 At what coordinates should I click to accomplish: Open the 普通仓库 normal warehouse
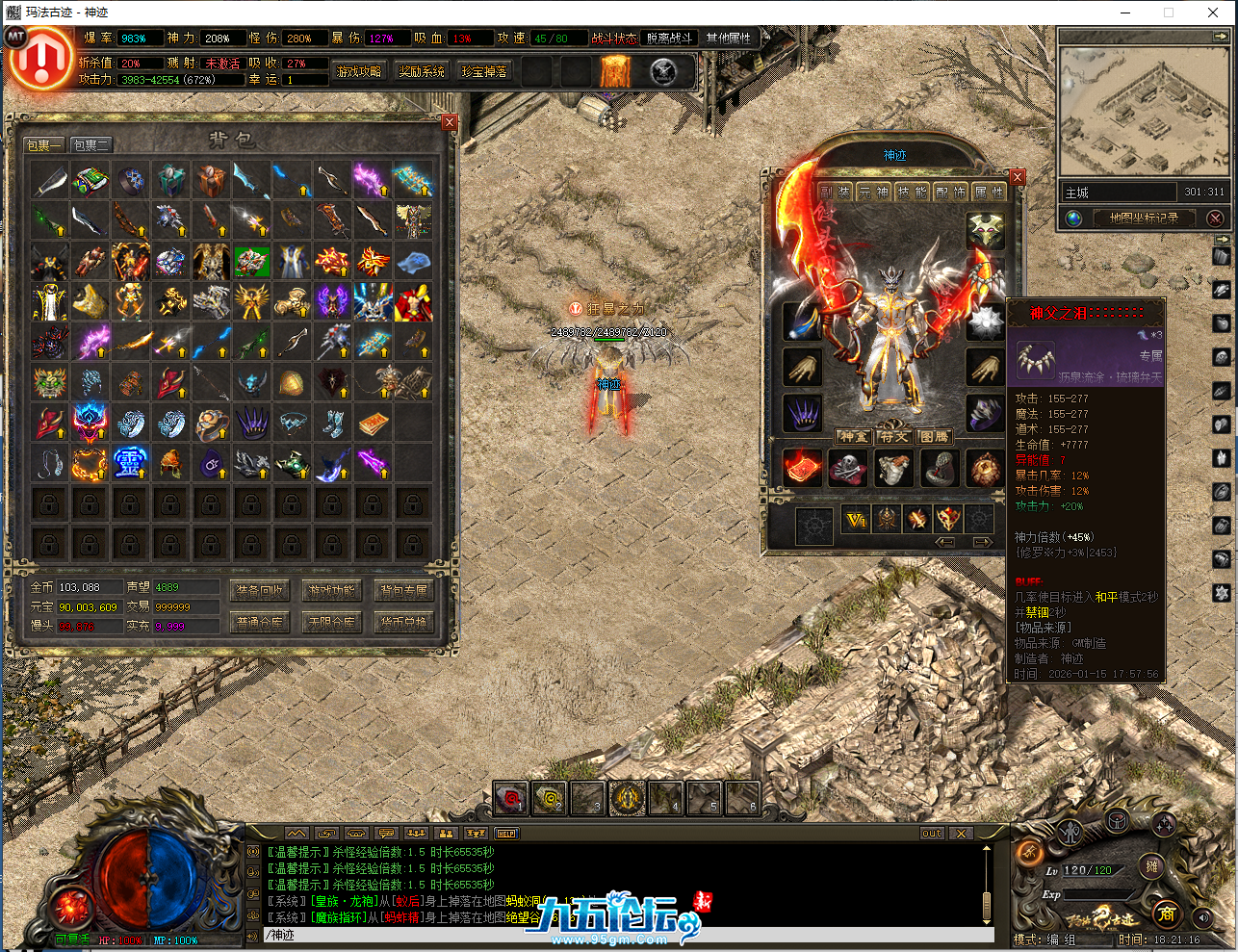click(x=260, y=623)
